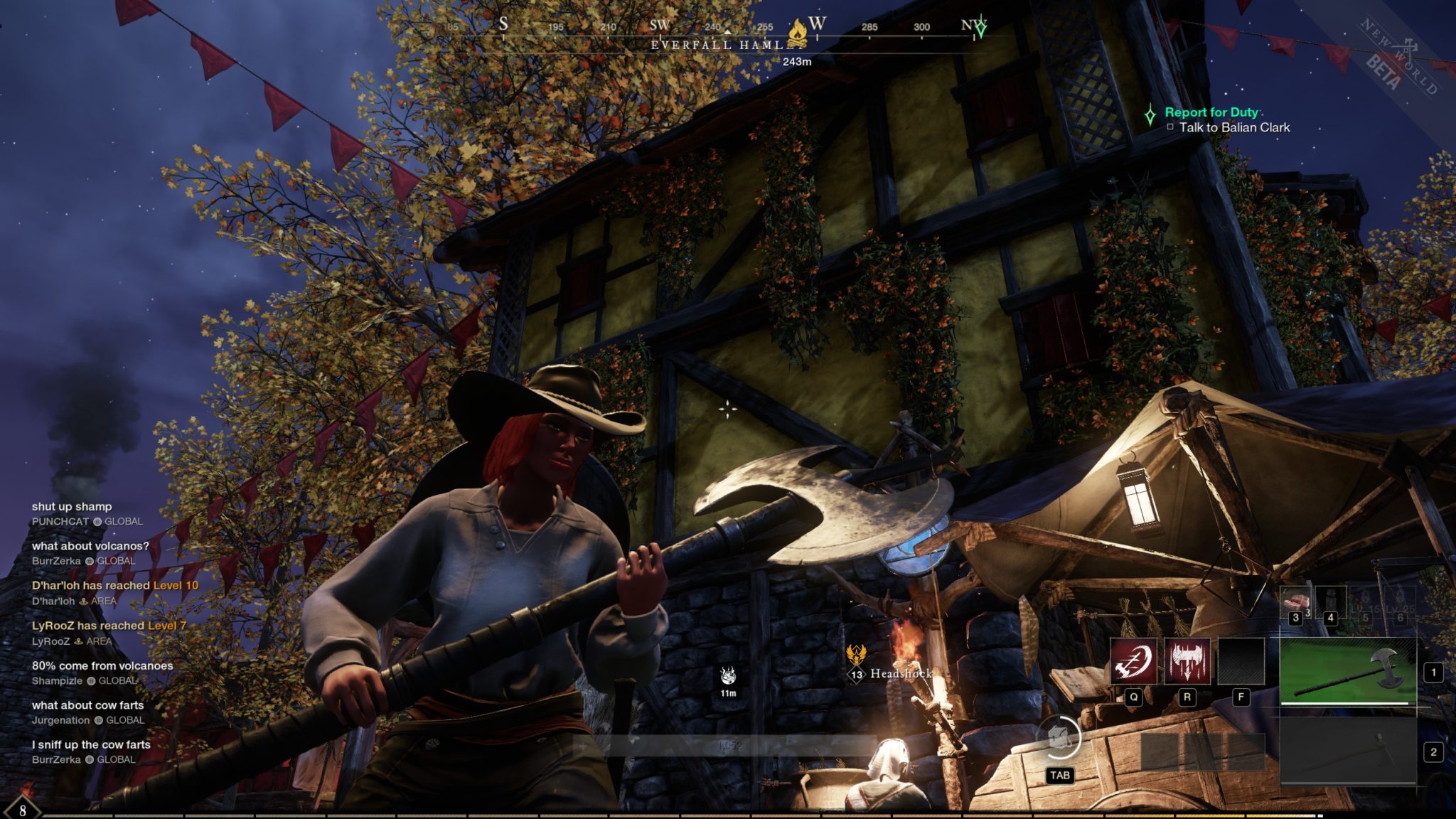Click the D'har'loh Level 10 announcement
The width and height of the screenshot is (1456, 819).
[x=114, y=586]
